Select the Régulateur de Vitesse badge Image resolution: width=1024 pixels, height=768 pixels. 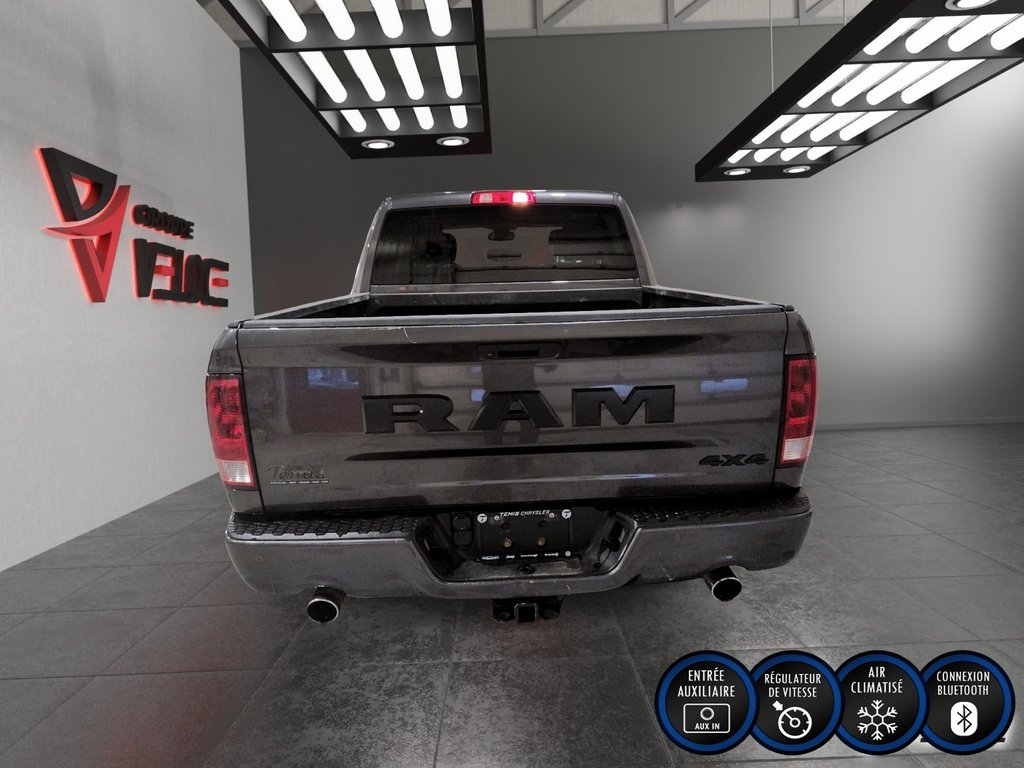click(x=792, y=702)
